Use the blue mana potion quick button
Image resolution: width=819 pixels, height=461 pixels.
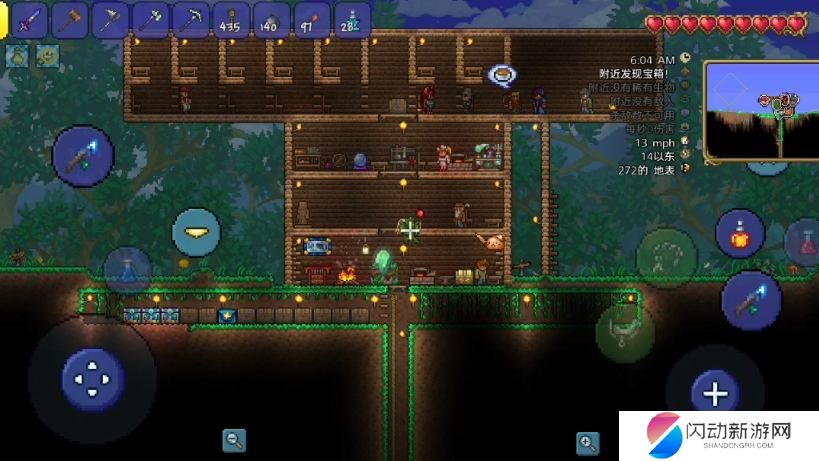128,270
